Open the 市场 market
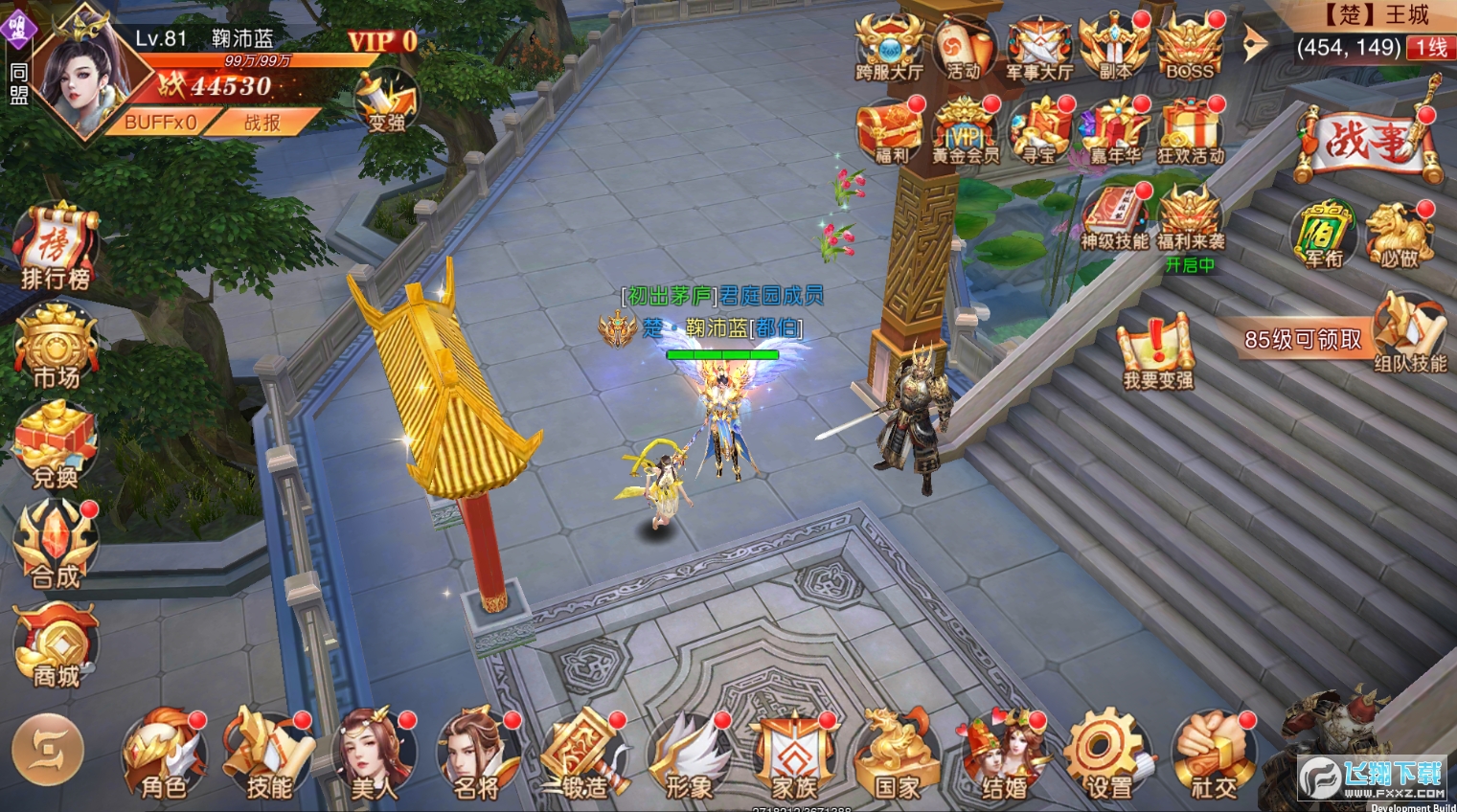The image size is (1457, 812). click(x=56, y=347)
